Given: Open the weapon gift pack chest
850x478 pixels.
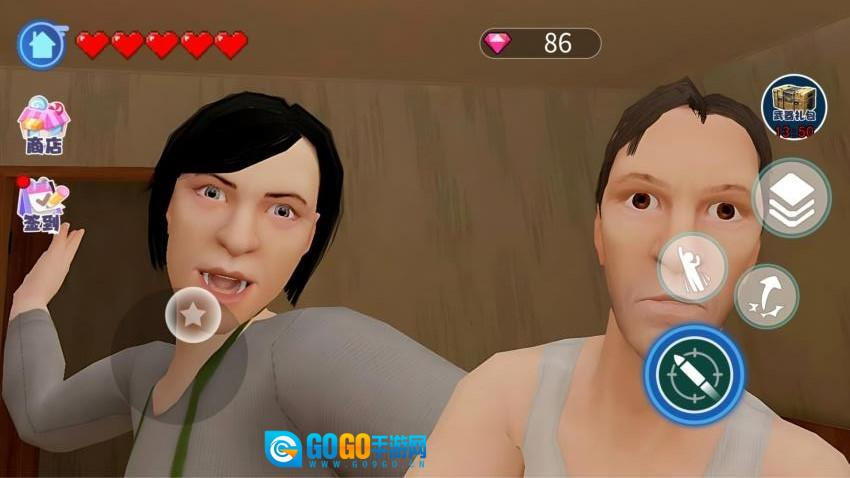Looking at the screenshot, I should (x=793, y=107).
